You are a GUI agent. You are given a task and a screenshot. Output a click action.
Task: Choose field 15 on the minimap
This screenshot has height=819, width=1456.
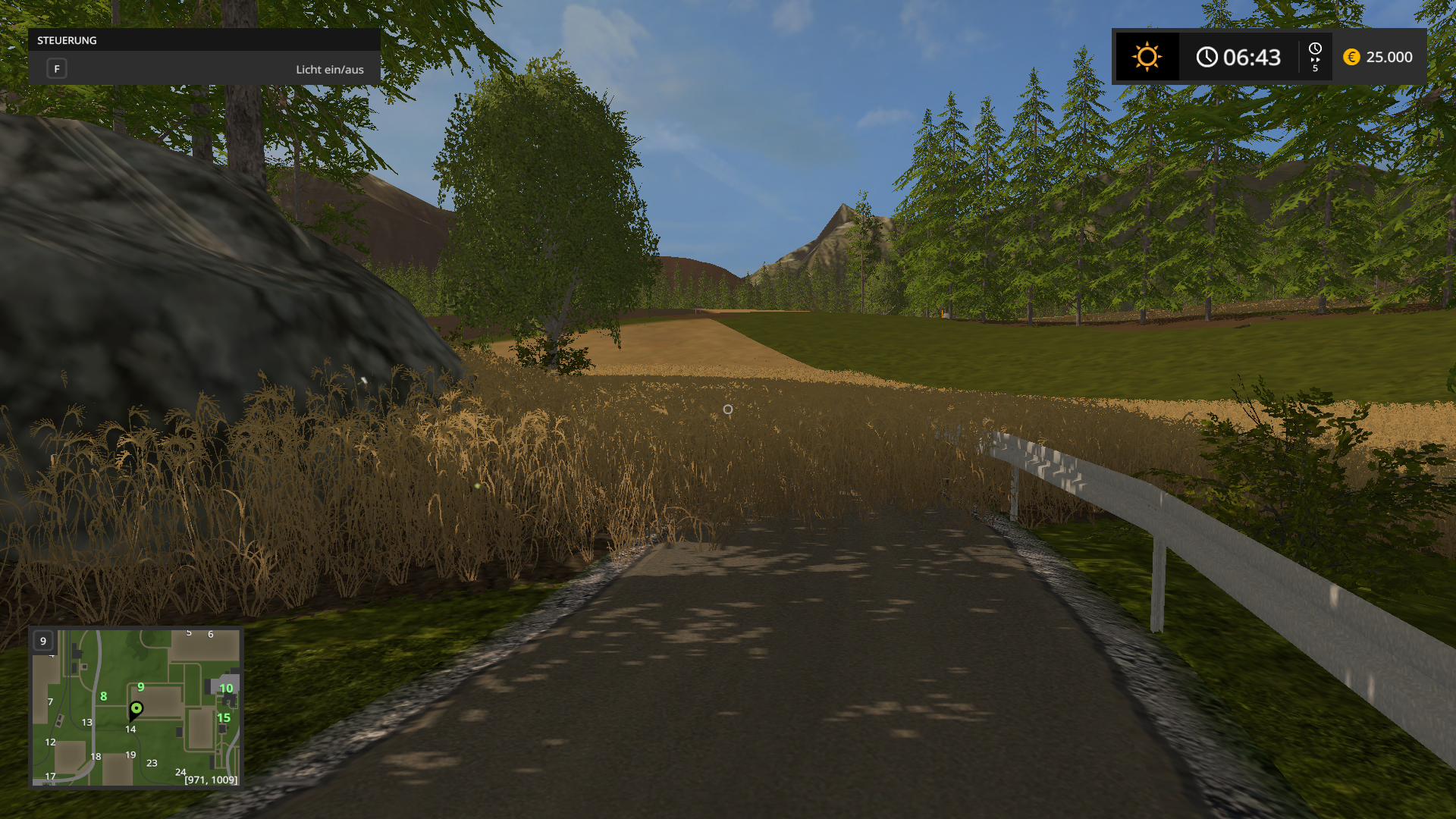tap(224, 717)
